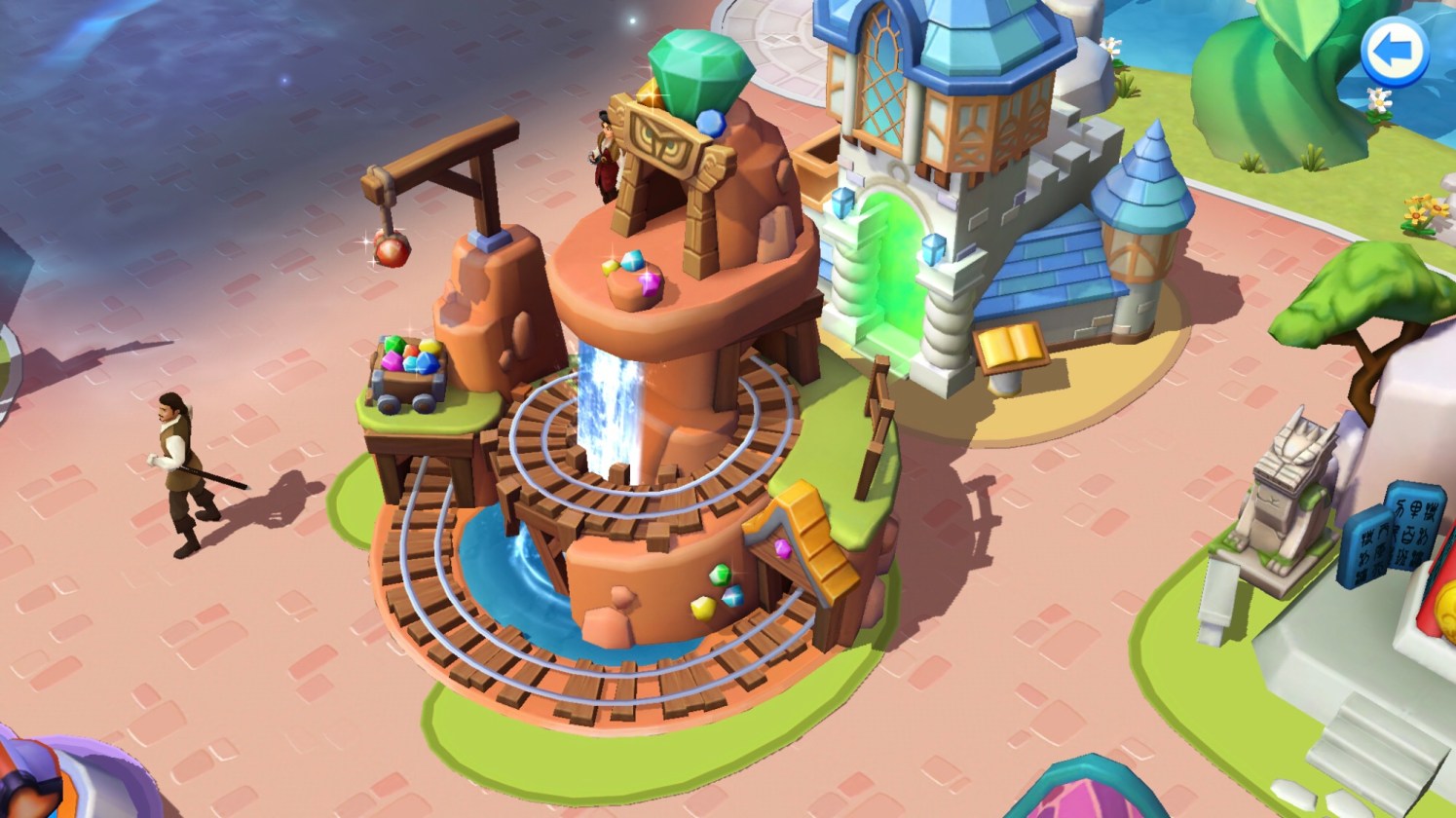Viewport: 1456px width, 818px height.
Task: Click the blue back arrow button
Action: click(1394, 52)
